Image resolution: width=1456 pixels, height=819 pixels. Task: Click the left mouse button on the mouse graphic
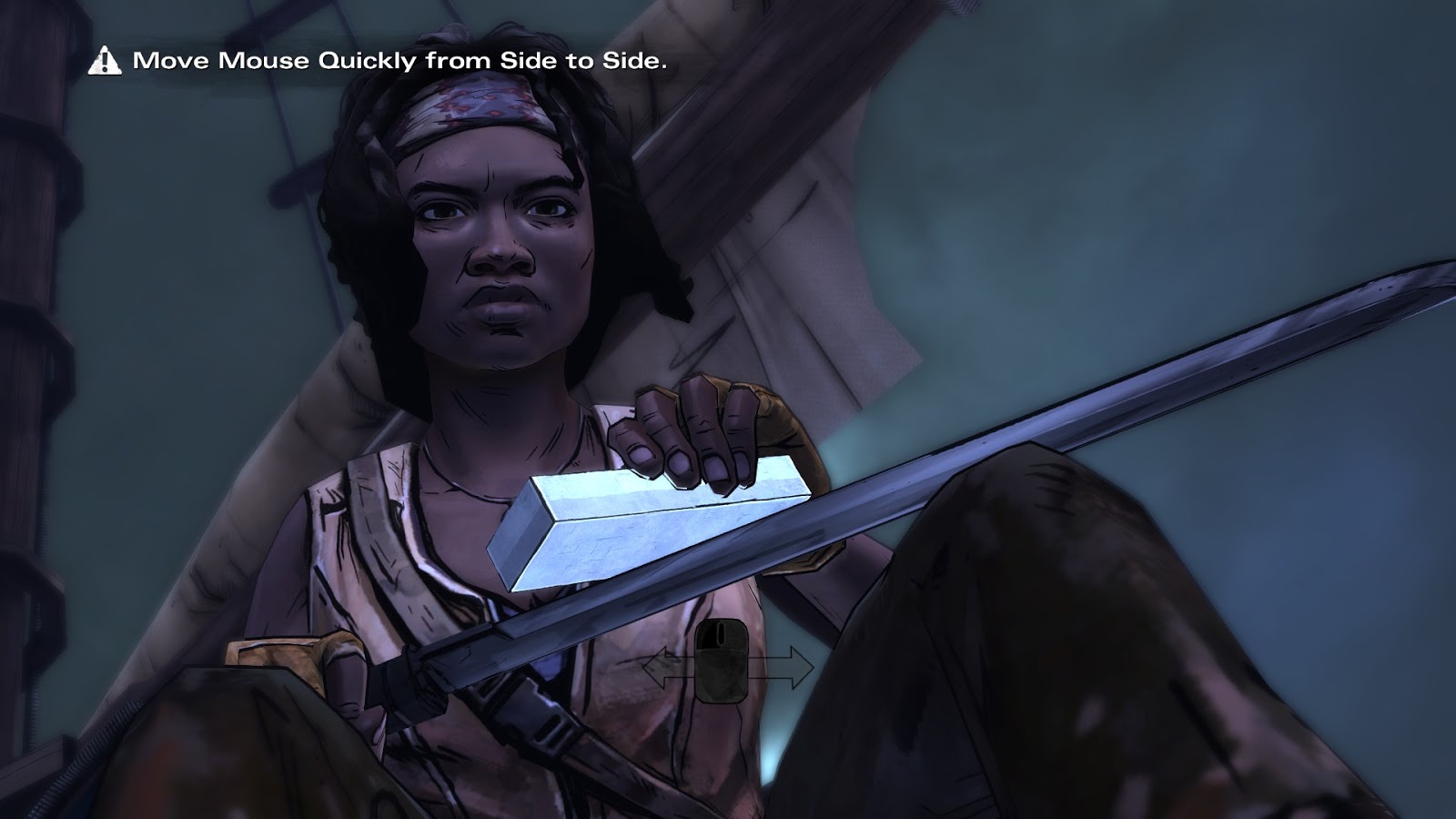(707, 632)
